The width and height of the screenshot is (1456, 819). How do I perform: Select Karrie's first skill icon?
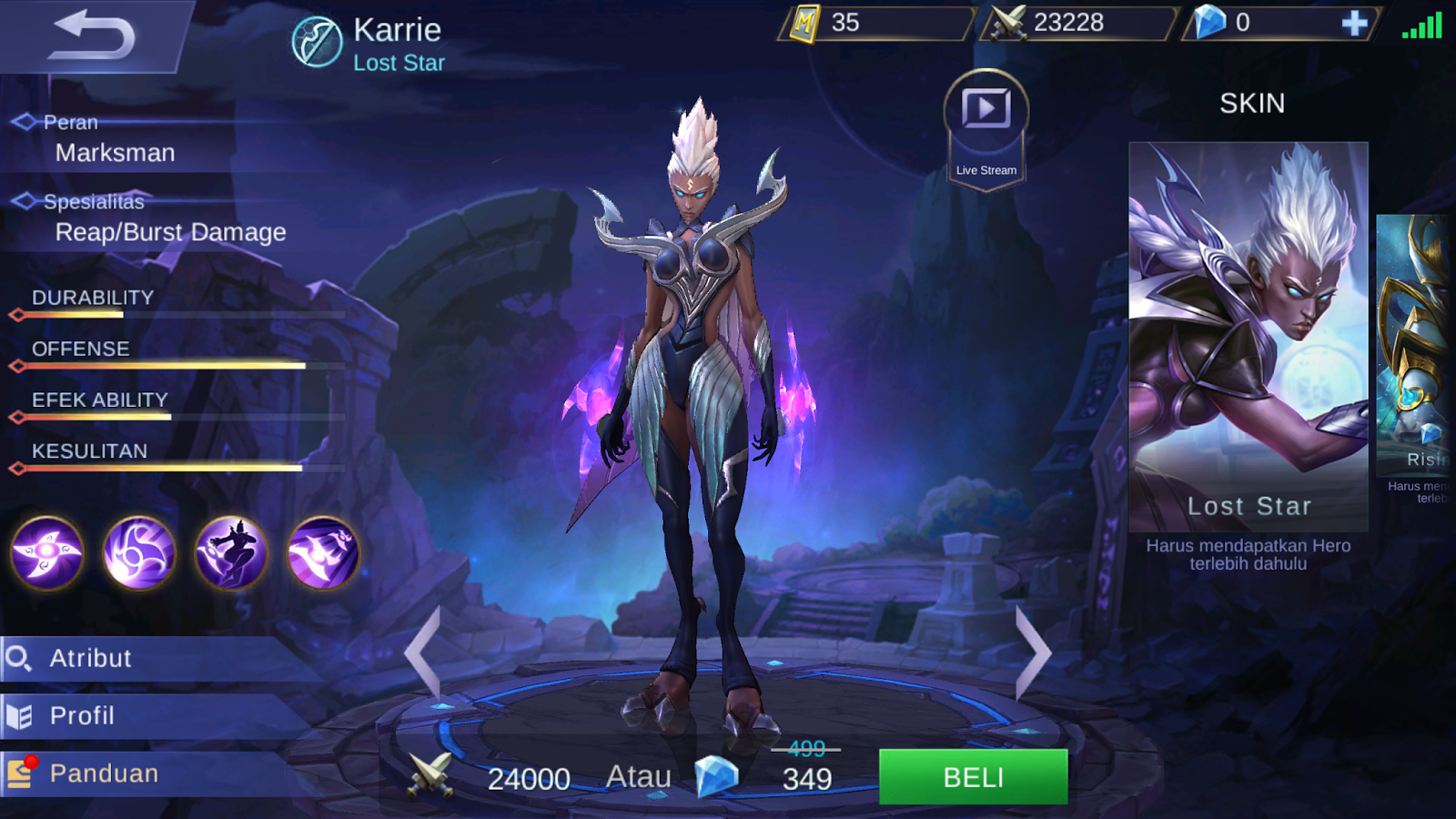pos(47,554)
